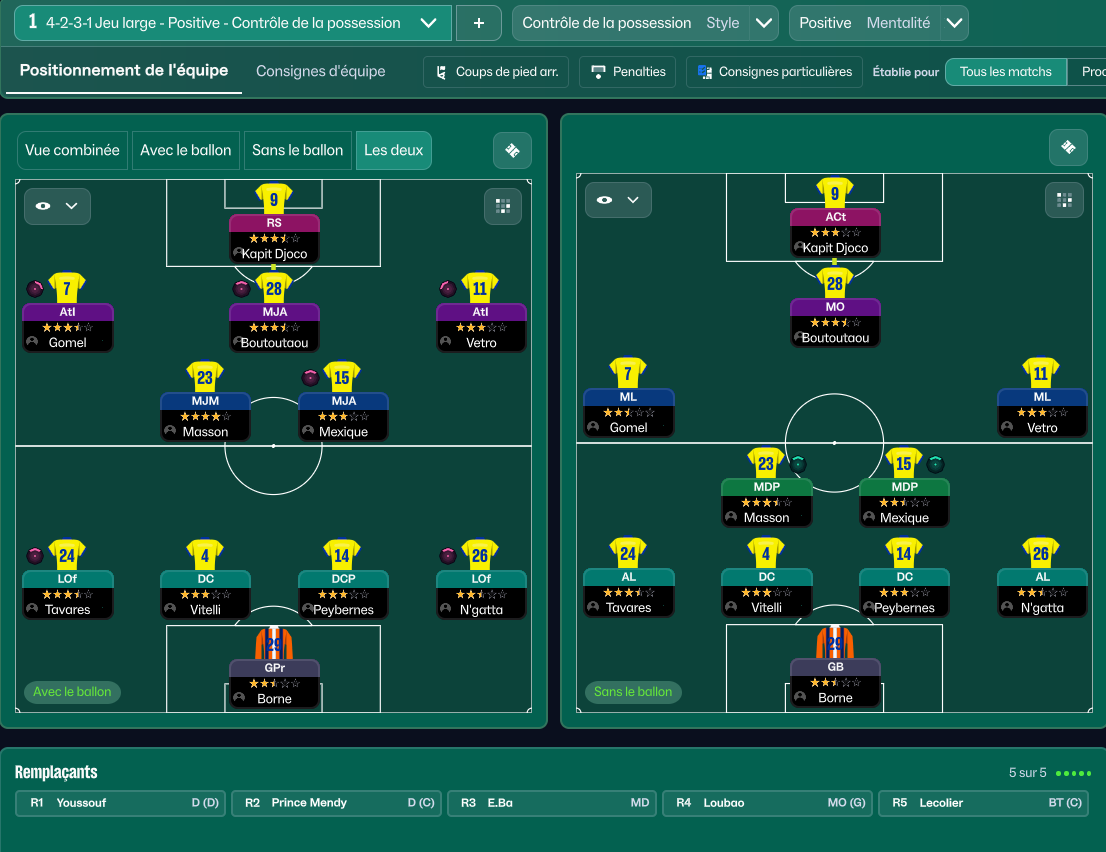Switch to Consignes d'équipe tab
This screenshot has height=852, width=1106.
tap(320, 71)
